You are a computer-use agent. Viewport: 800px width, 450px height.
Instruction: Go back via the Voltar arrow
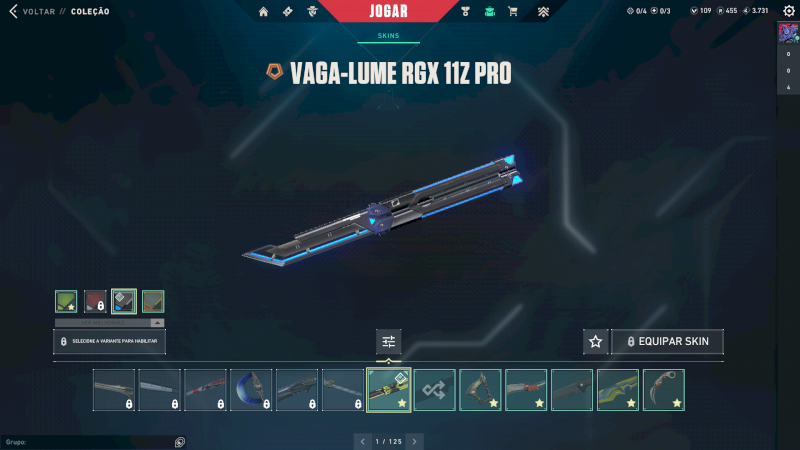click(14, 12)
